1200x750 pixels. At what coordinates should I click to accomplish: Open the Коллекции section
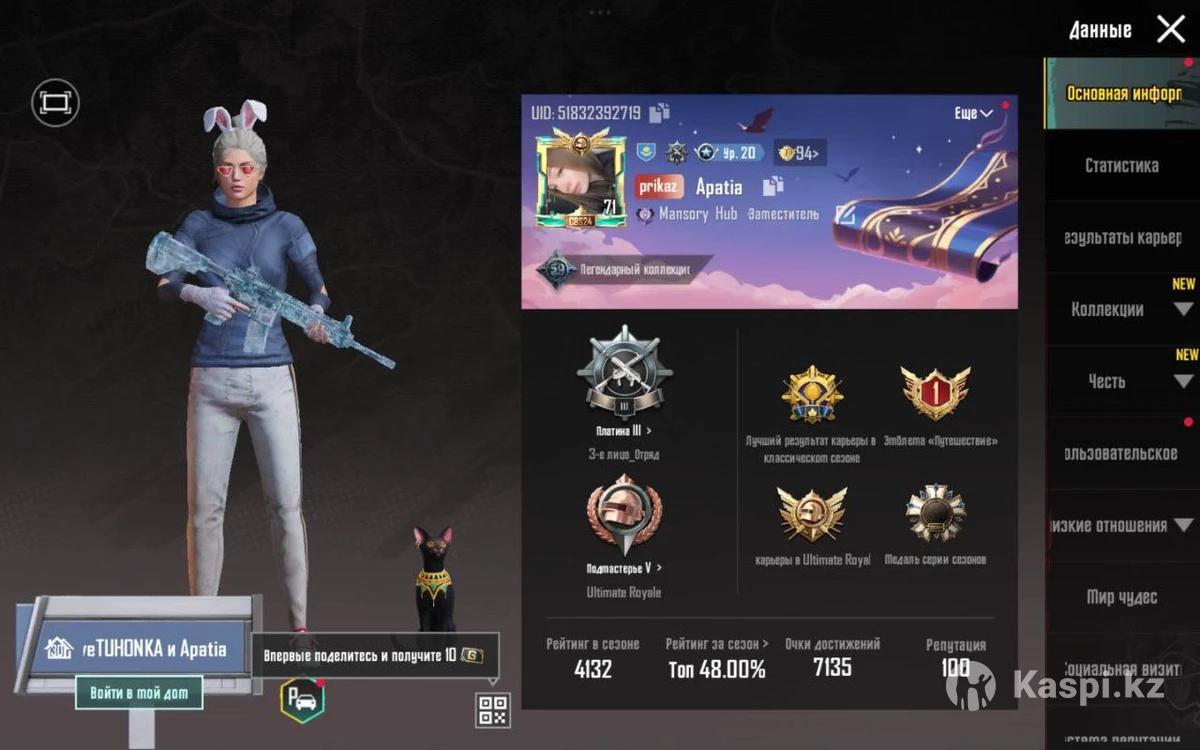coord(1107,309)
